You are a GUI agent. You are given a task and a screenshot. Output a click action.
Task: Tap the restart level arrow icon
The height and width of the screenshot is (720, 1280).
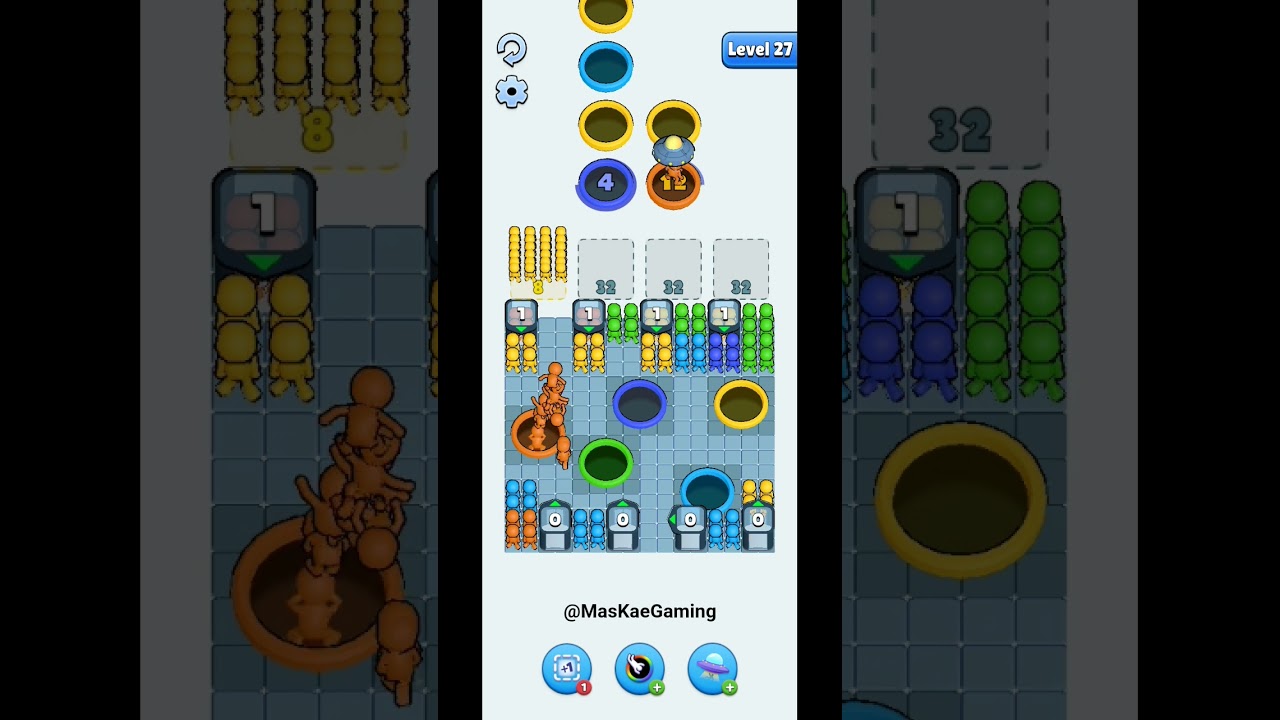point(513,48)
